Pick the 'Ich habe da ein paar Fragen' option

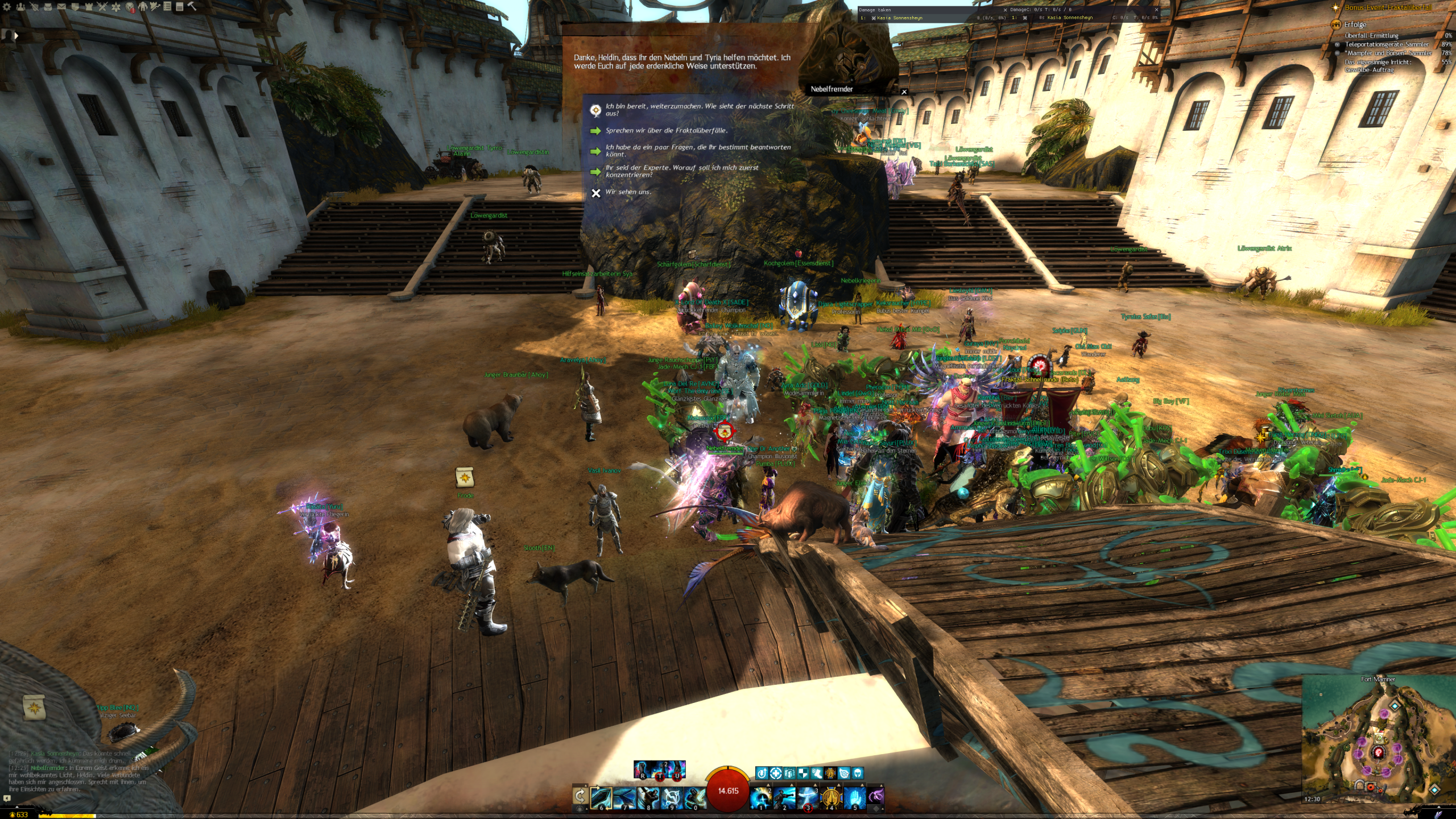coord(697,151)
